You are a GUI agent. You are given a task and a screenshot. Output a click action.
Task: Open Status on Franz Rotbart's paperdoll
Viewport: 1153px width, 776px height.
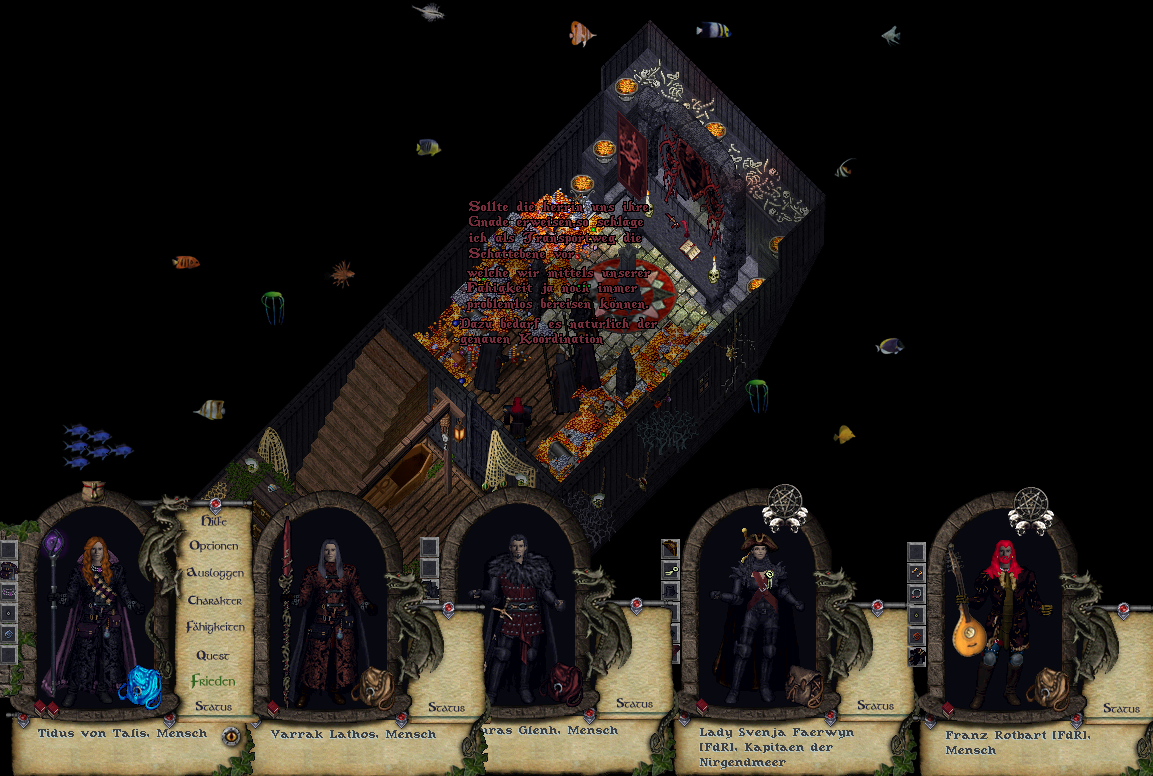[1121, 708]
